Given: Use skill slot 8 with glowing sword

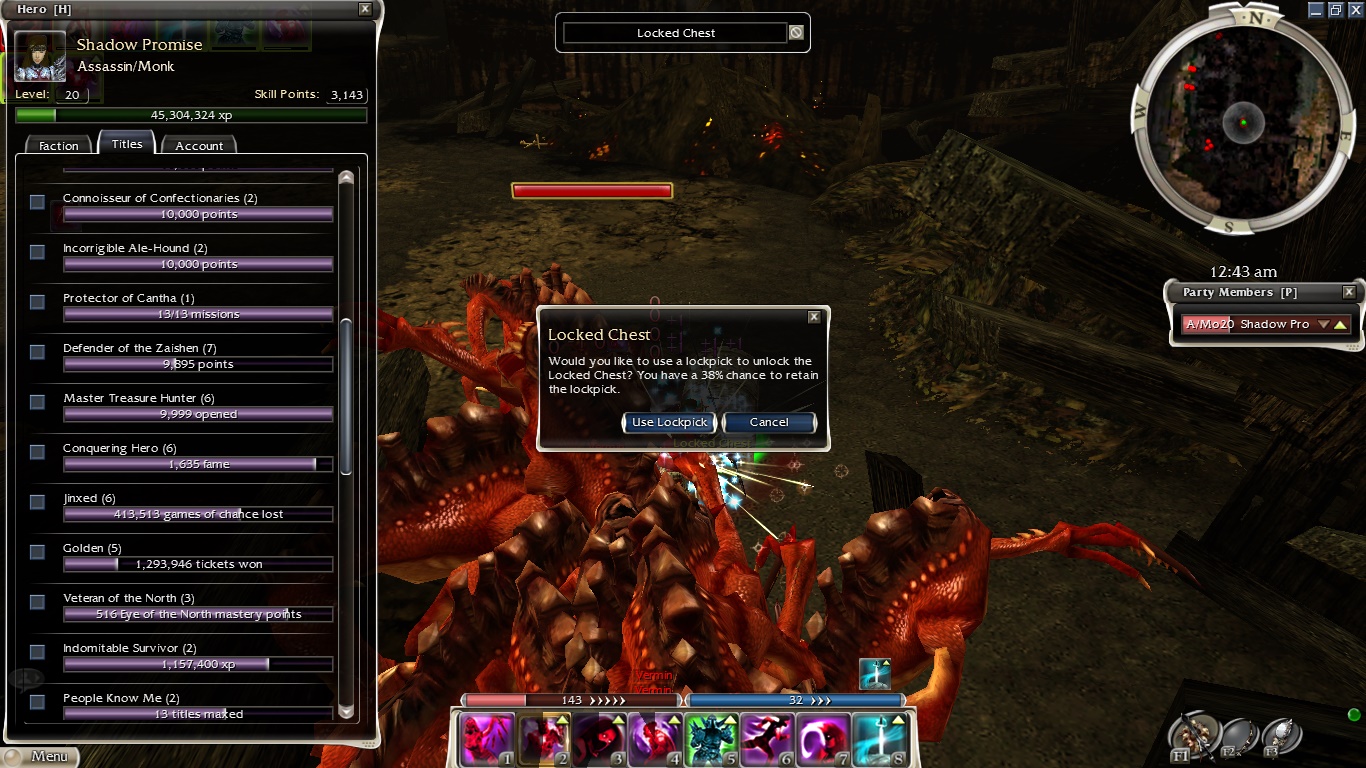Looking at the screenshot, I should tap(879, 740).
